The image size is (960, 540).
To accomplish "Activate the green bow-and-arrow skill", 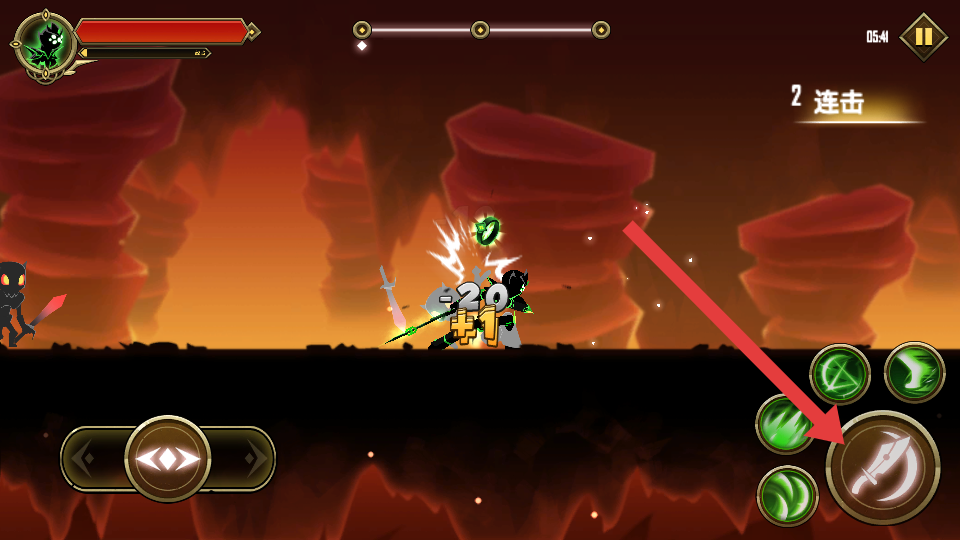I will click(x=839, y=374).
